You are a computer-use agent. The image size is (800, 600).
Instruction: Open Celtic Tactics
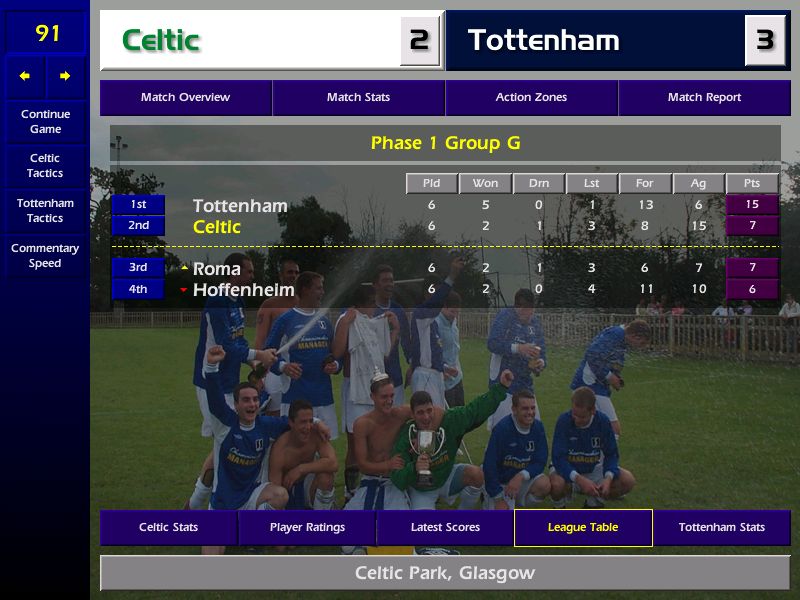[x=45, y=166]
